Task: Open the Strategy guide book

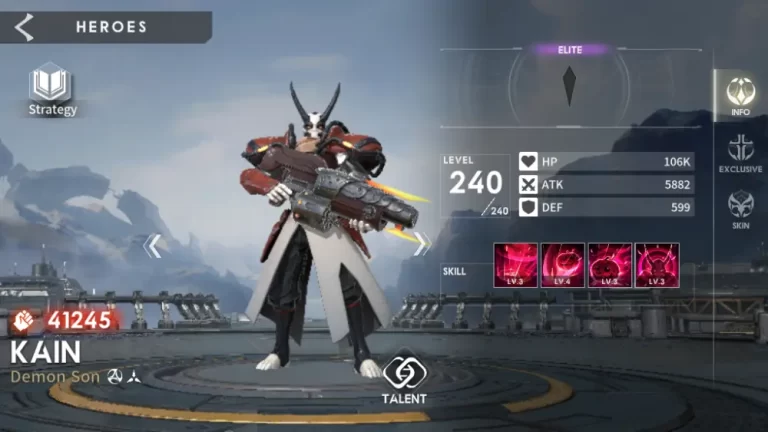Action: [x=51, y=86]
